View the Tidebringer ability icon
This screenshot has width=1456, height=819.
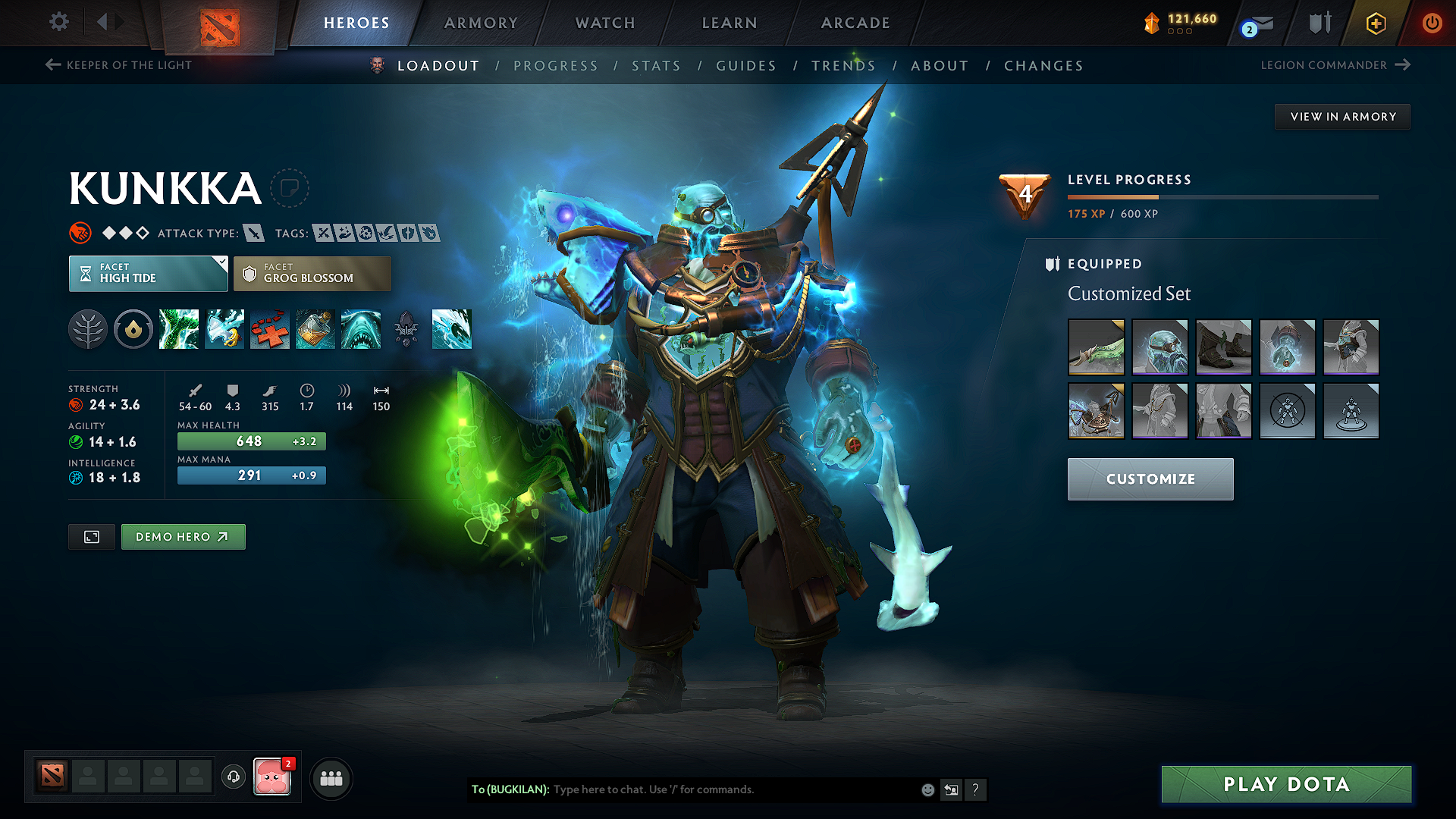[x=224, y=329]
